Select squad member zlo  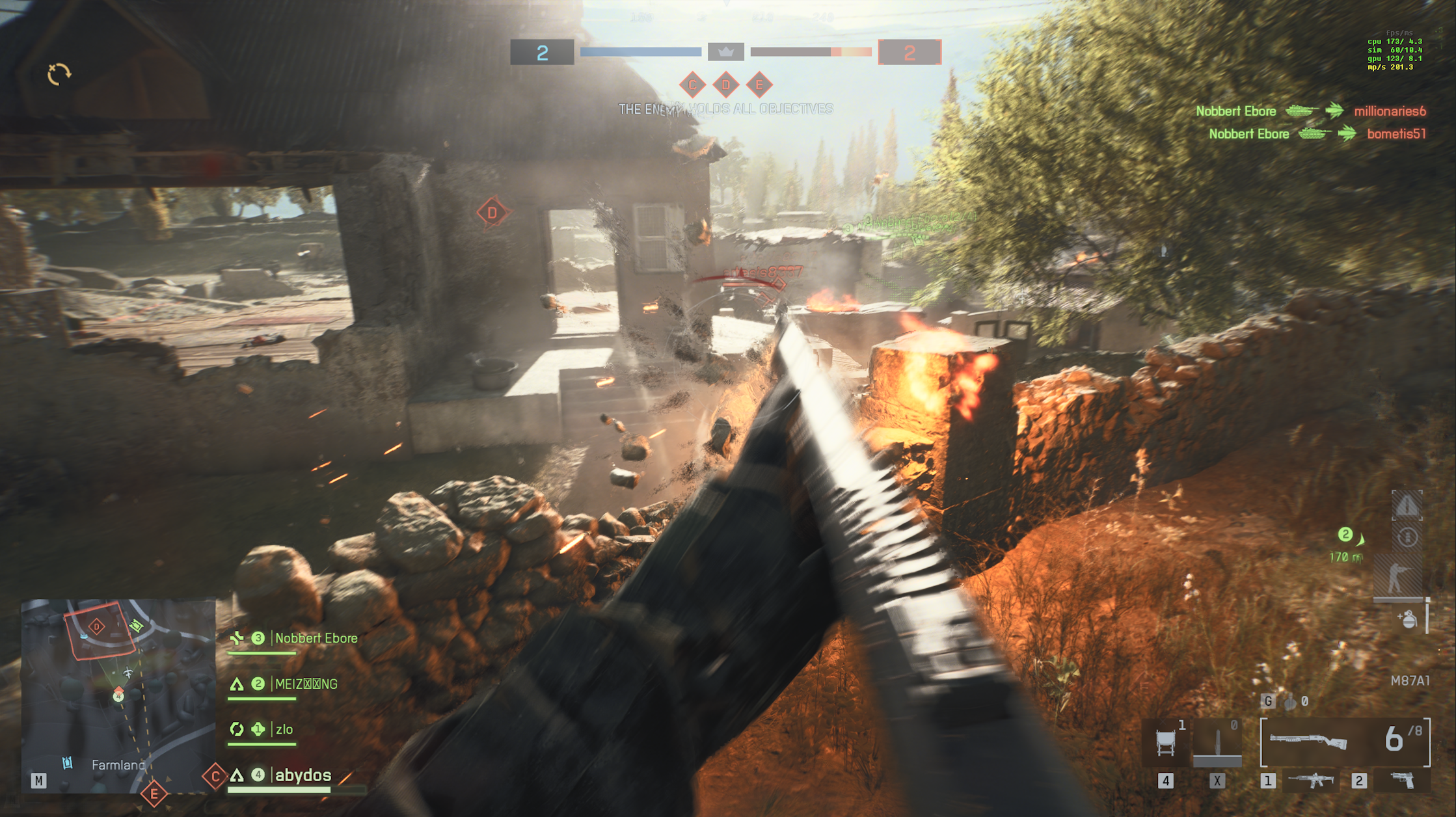(284, 730)
